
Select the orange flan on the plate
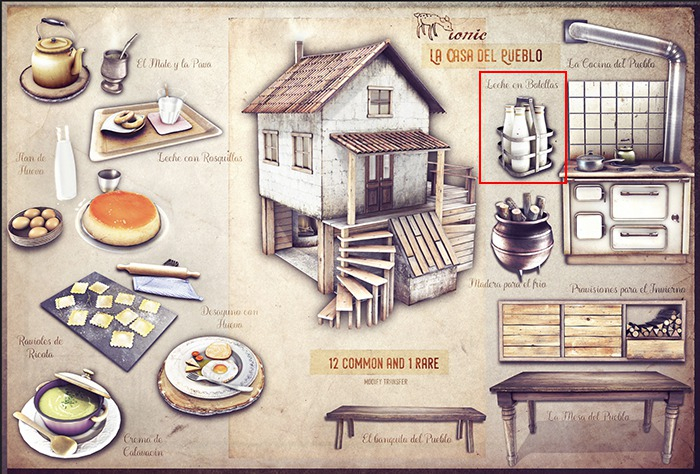click(x=121, y=214)
